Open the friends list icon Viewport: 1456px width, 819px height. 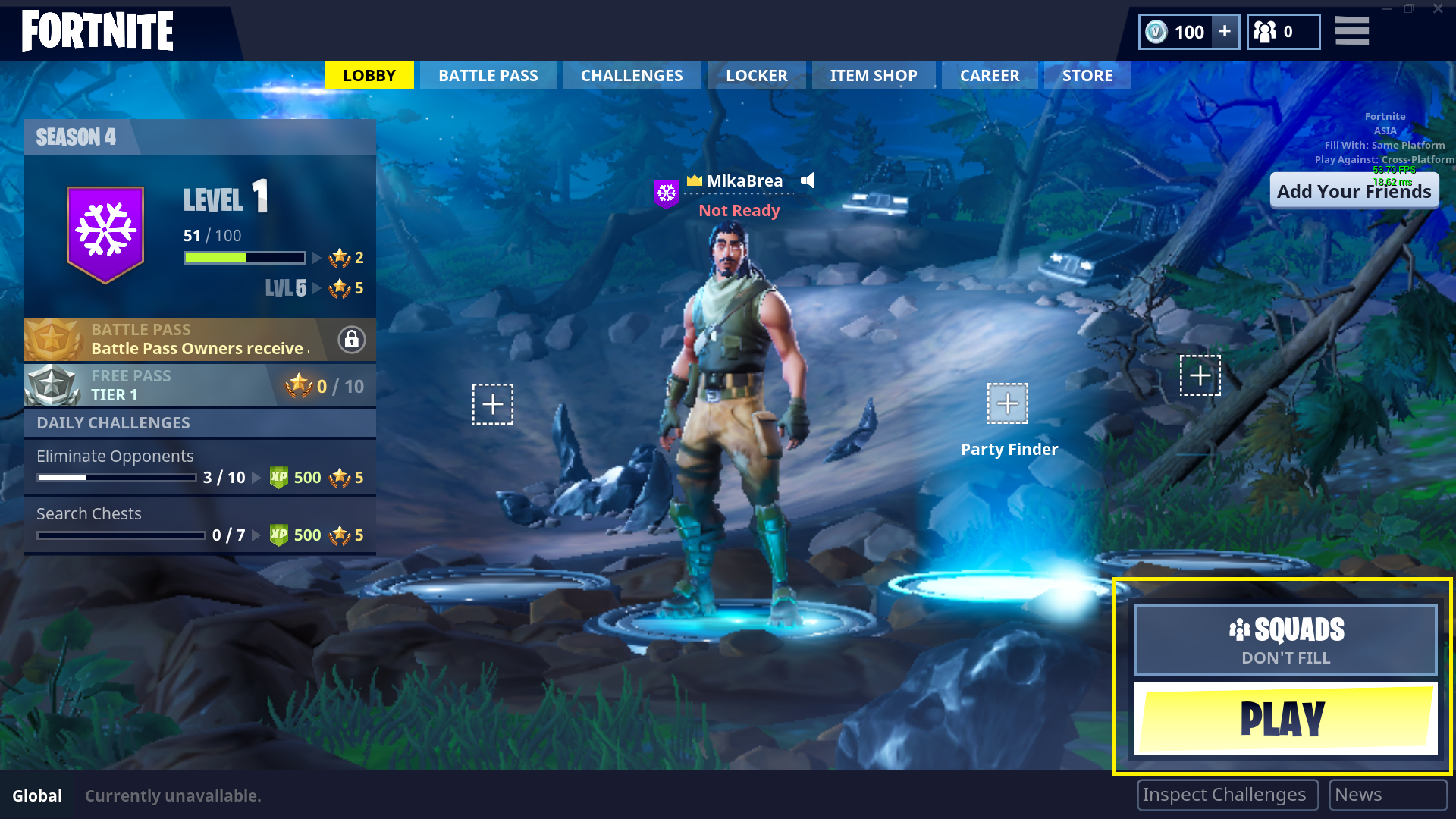pyautogui.click(x=1265, y=32)
